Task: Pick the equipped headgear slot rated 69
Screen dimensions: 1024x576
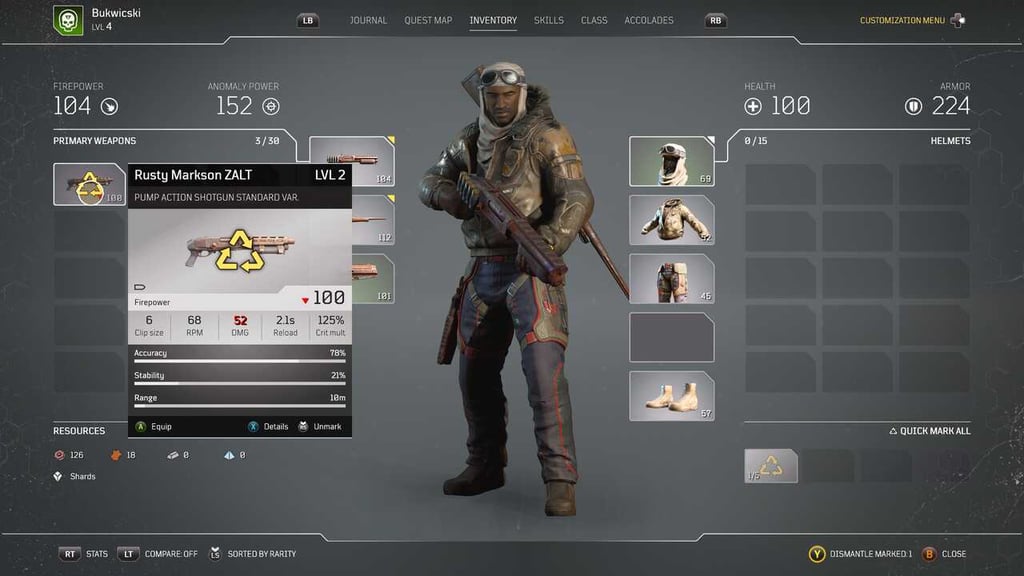Action: [x=671, y=161]
